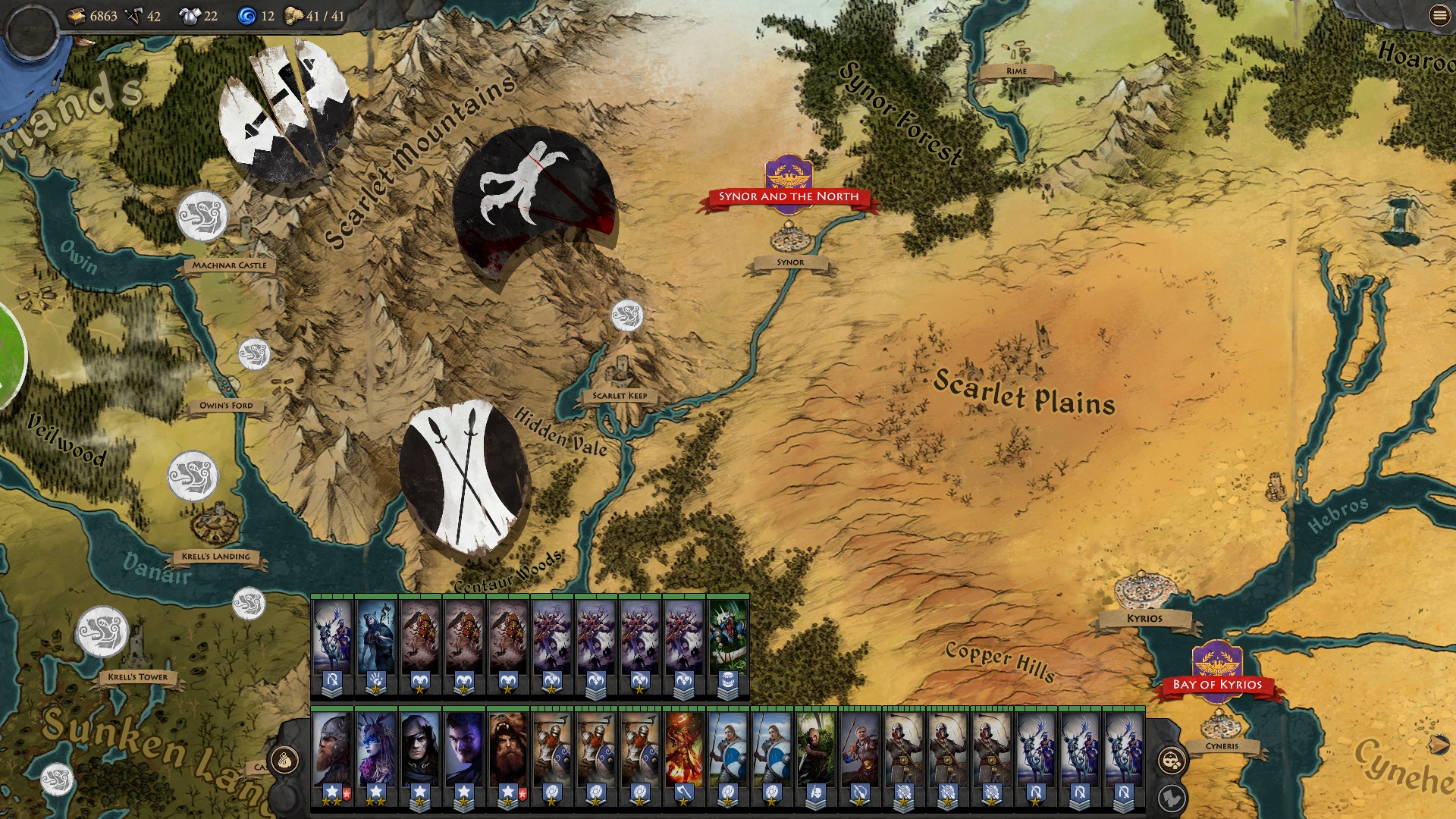
Task: Select the silver token near Machnar Castle
Action: pyautogui.click(x=202, y=216)
